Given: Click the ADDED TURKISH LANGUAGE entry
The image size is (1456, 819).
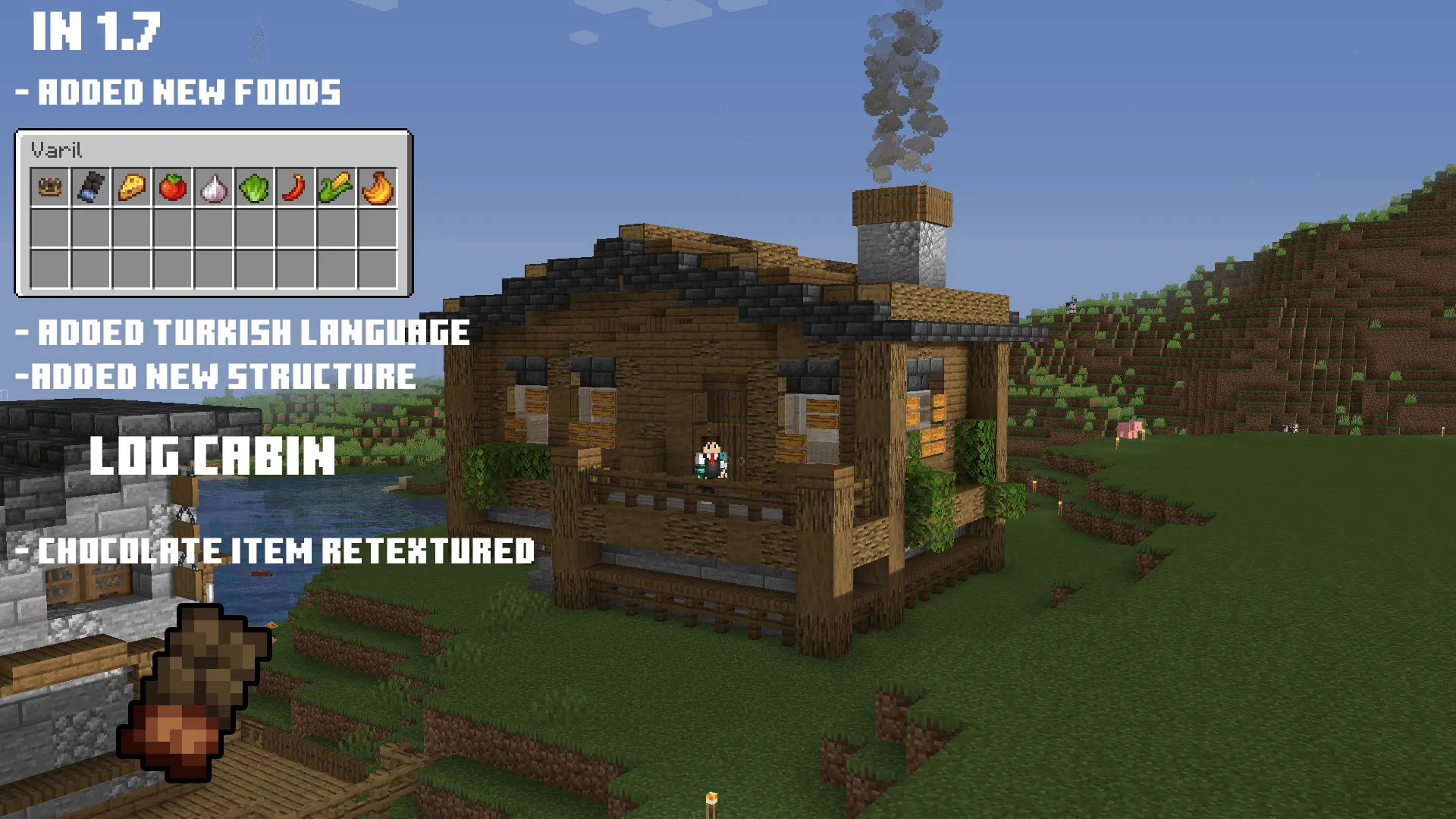Looking at the screenshot, I should coord(243,331).
